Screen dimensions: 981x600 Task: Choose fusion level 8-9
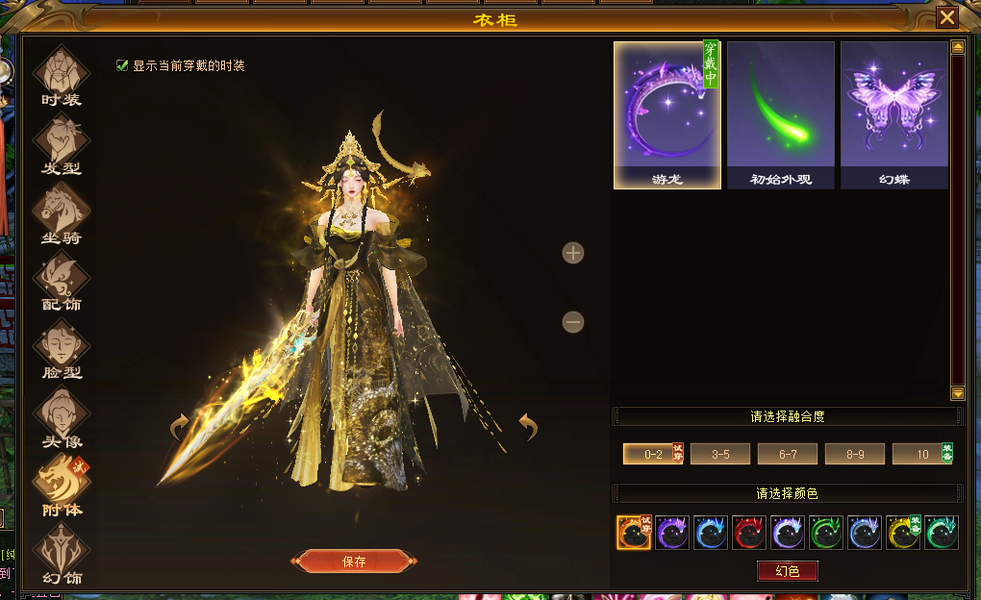point(854,454)
